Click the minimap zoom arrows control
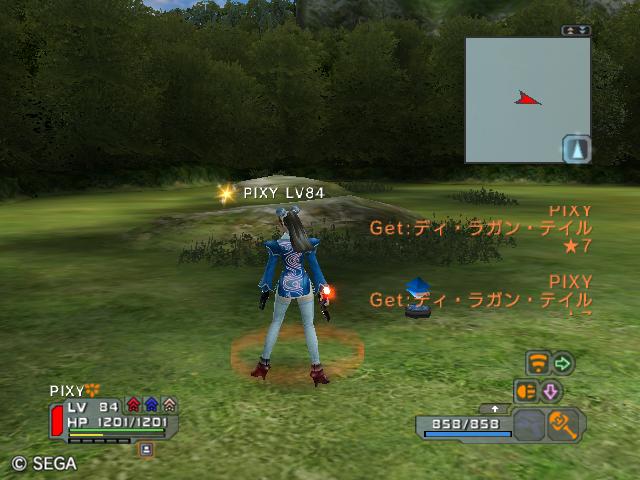Viewport: 640px width, 480px height. pyautogui.click(x=577, y=30)
